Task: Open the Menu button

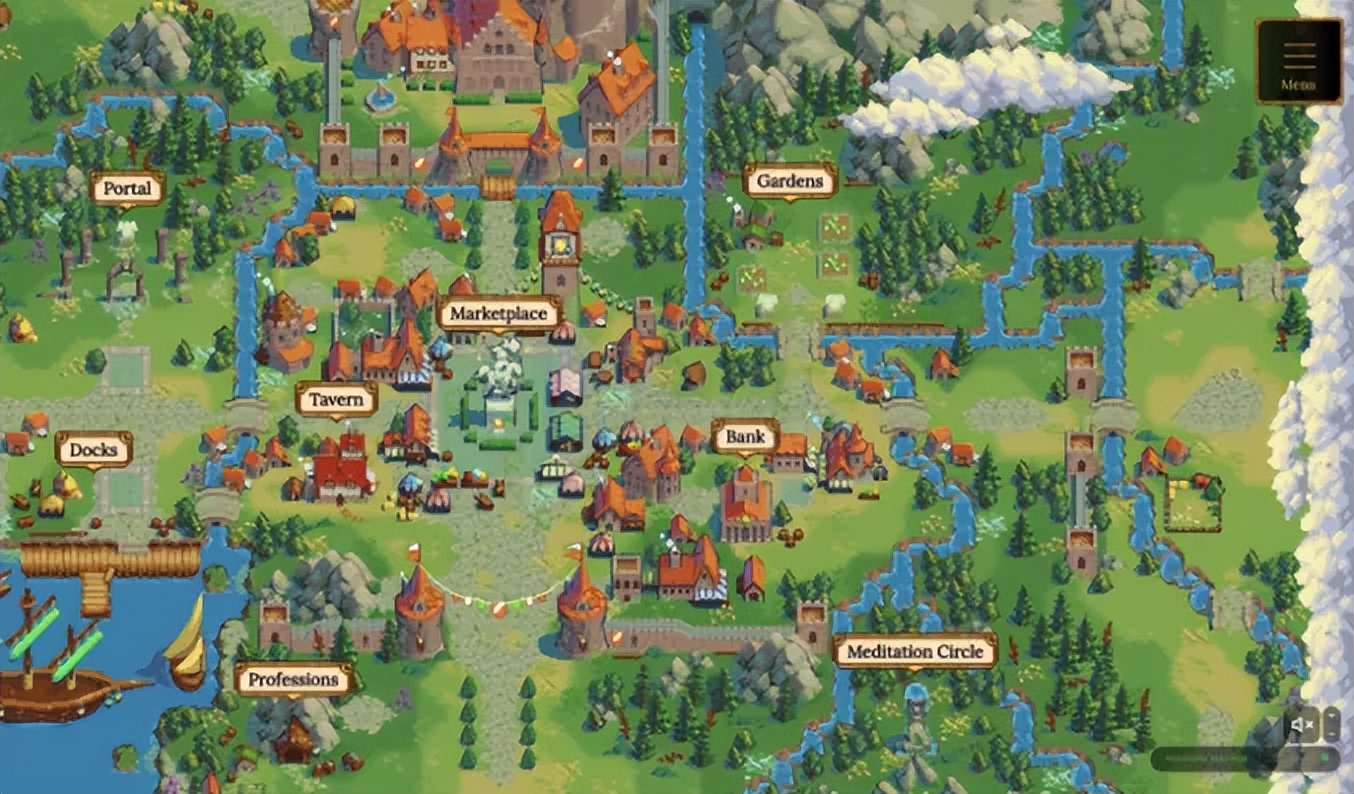Action: click(1299, 61)
